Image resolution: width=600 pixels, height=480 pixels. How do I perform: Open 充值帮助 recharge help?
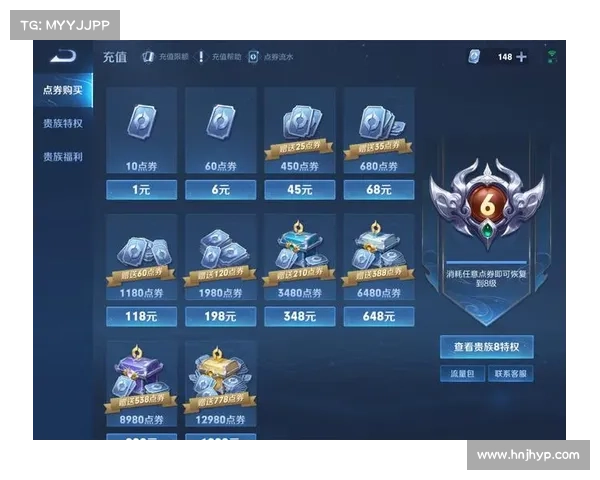coord(218,57)
